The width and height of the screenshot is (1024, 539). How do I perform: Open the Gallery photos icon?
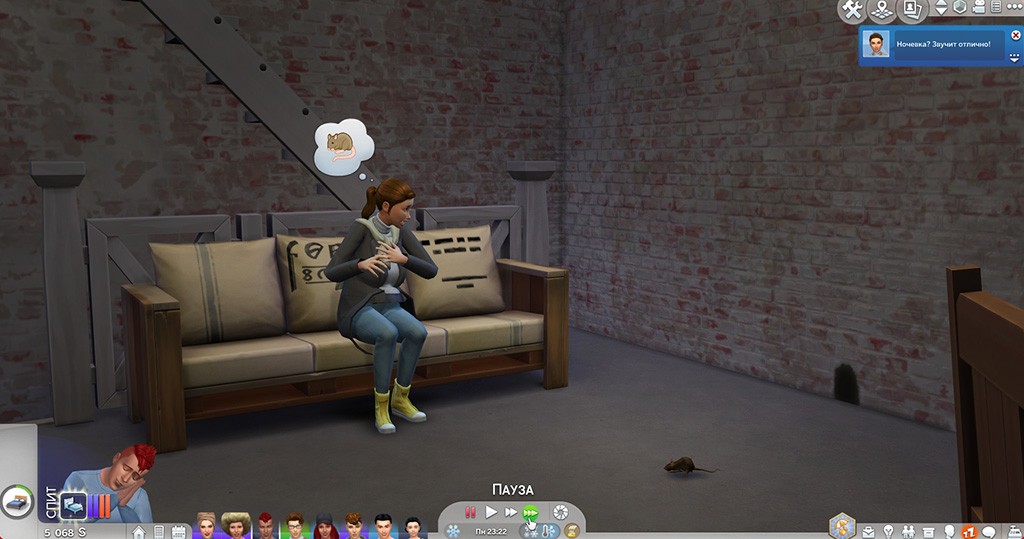click(910, 10)
